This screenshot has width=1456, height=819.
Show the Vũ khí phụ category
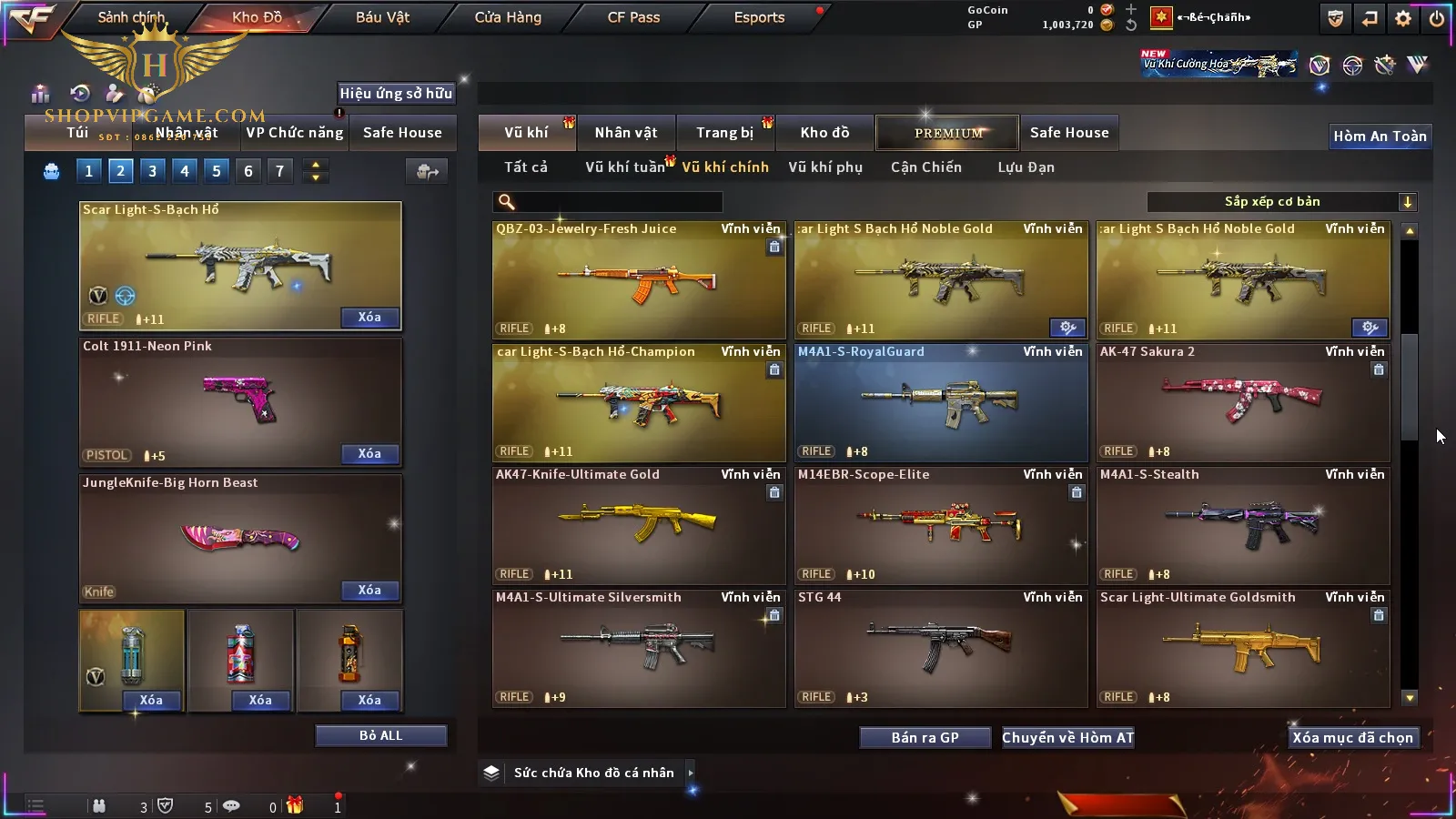pos(825,167)
